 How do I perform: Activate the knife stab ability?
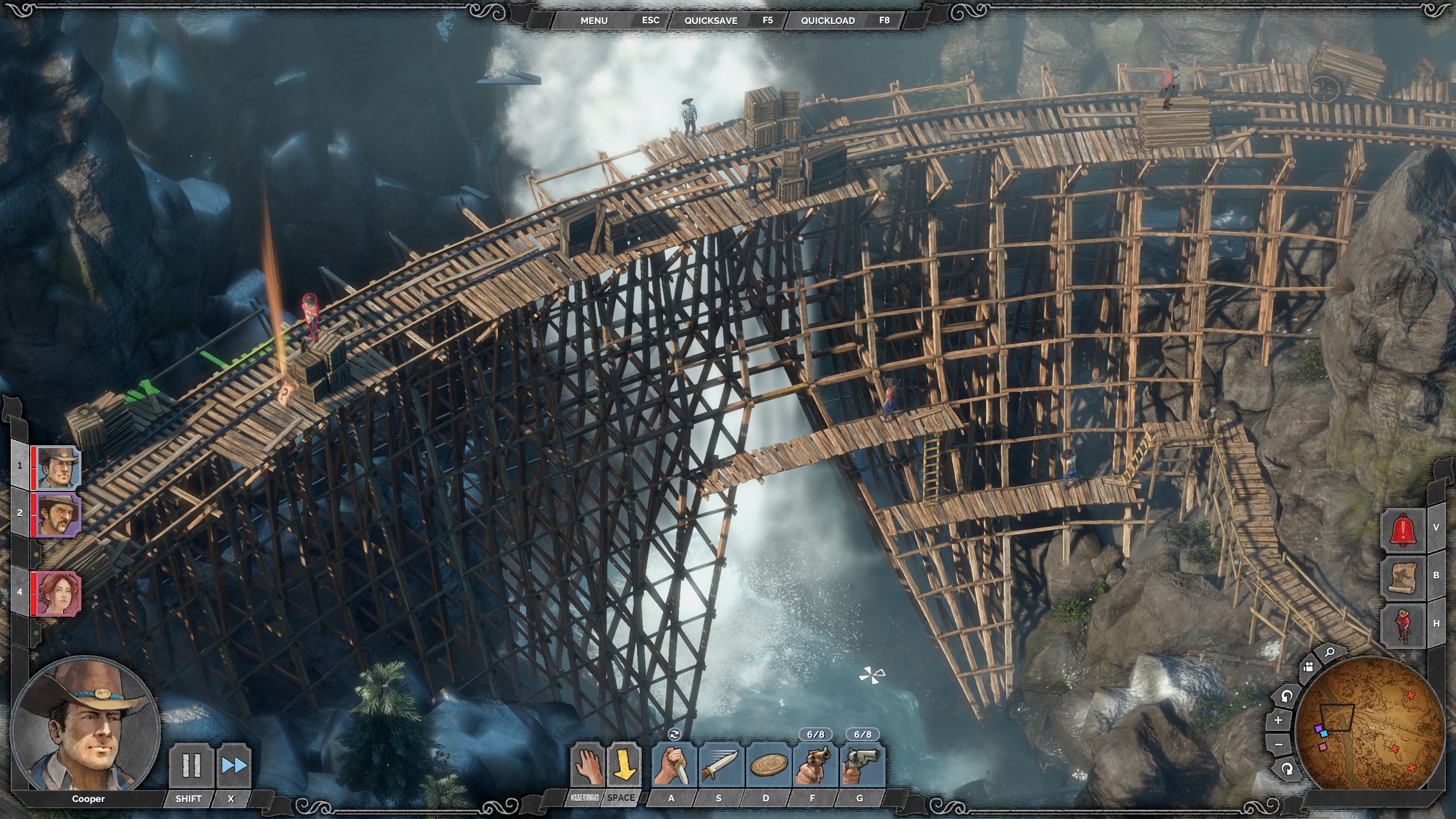click(x=673, y=766)
